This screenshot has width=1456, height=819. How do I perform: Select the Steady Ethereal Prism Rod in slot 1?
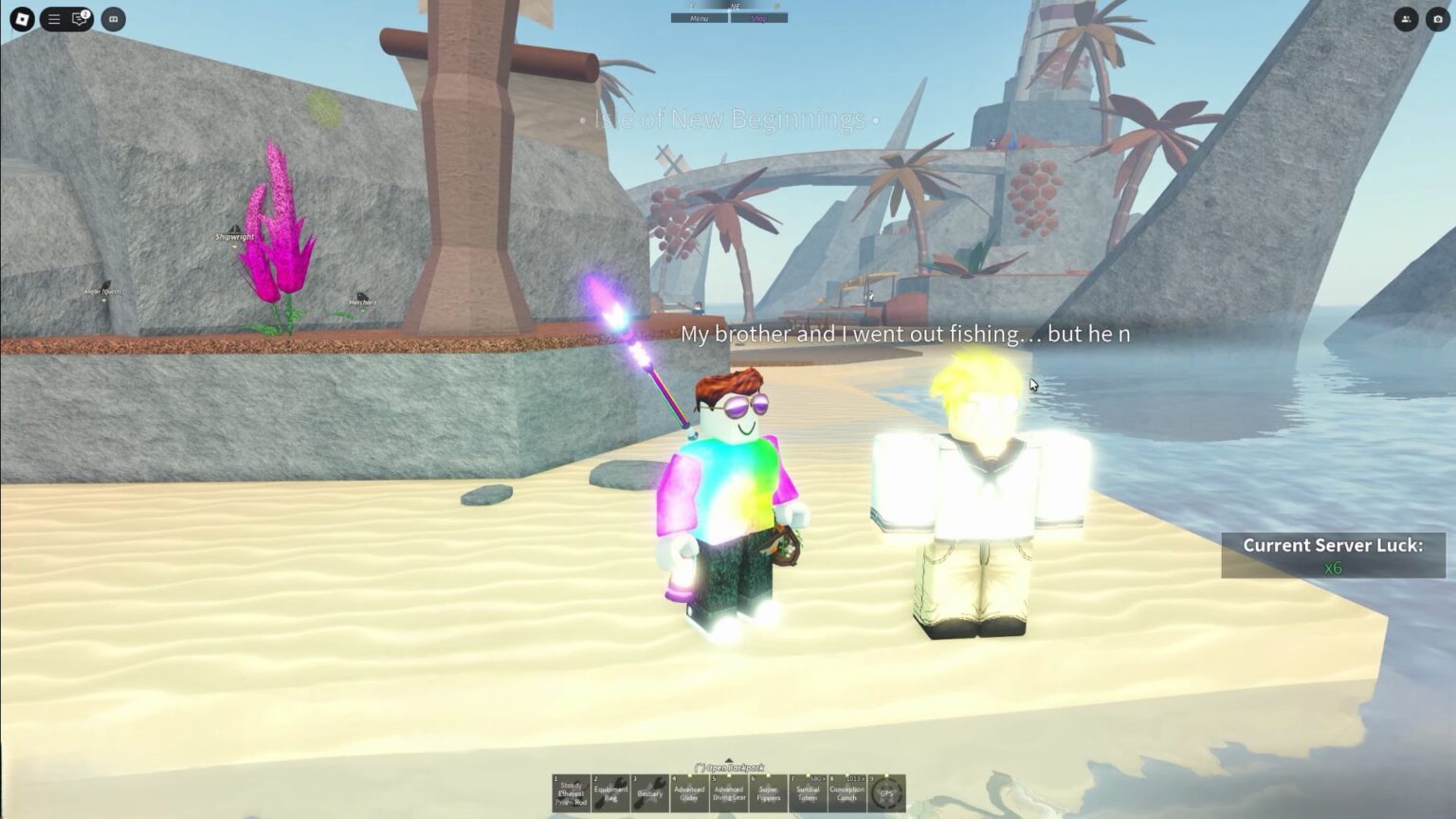pyautogui.click(x=570, y=794)
